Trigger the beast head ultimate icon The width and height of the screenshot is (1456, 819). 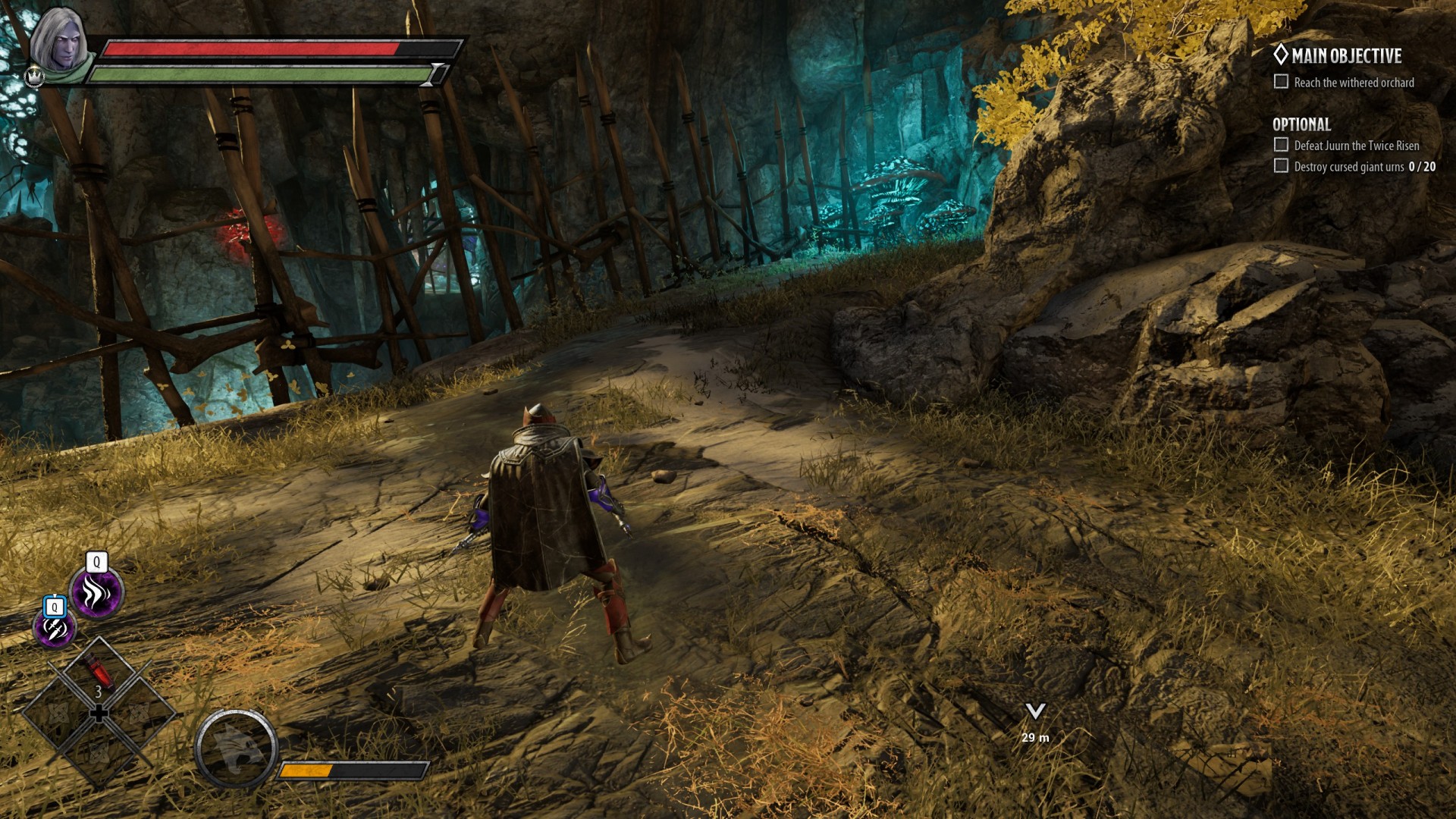point(236,748)
